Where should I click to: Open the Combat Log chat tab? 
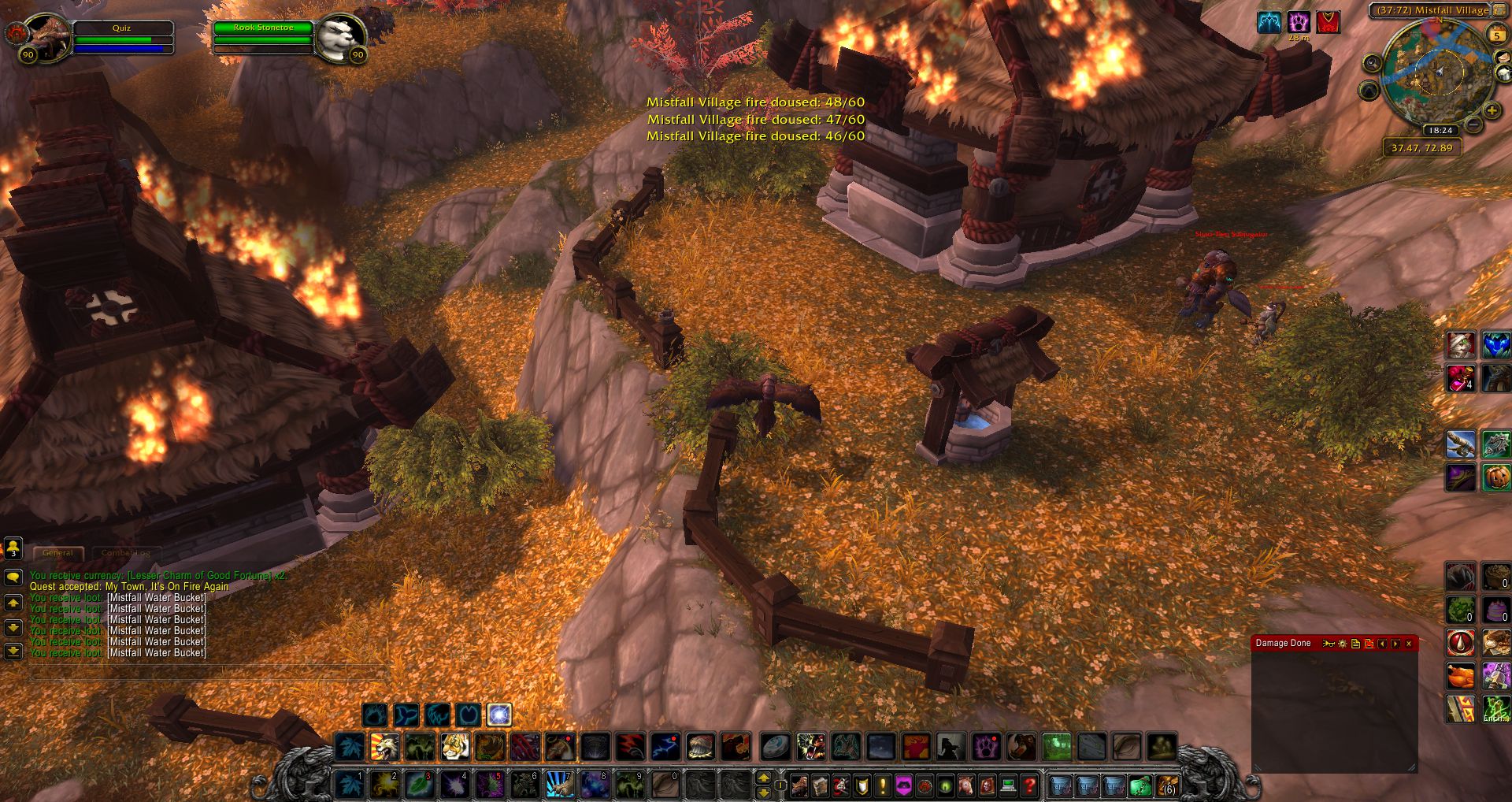click(x=126, y=553)
